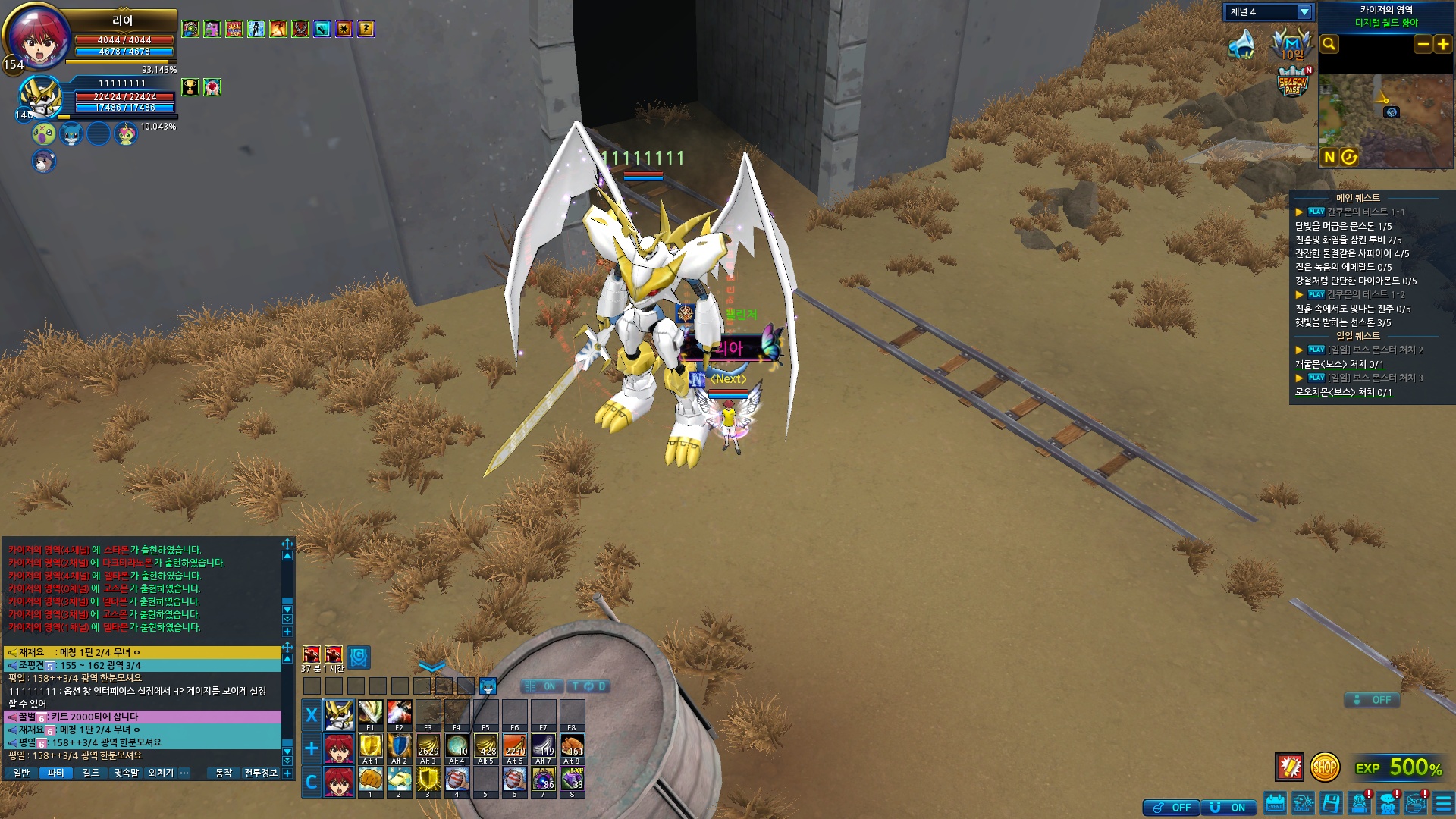Screen dimensions: 1456x819
Task: Use the F1 digimon skill slot
Action: tap(370, 714)
